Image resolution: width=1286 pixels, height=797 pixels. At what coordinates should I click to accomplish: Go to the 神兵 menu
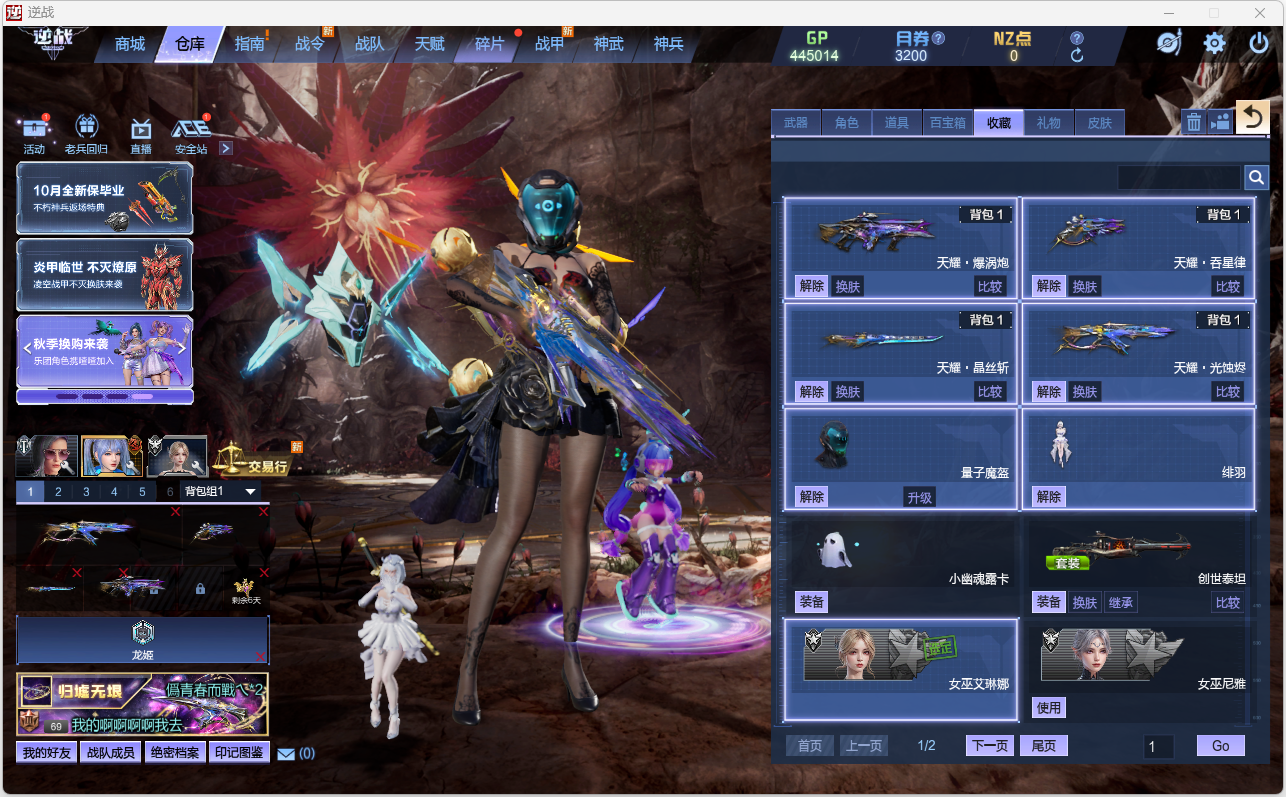click(668, 44)
